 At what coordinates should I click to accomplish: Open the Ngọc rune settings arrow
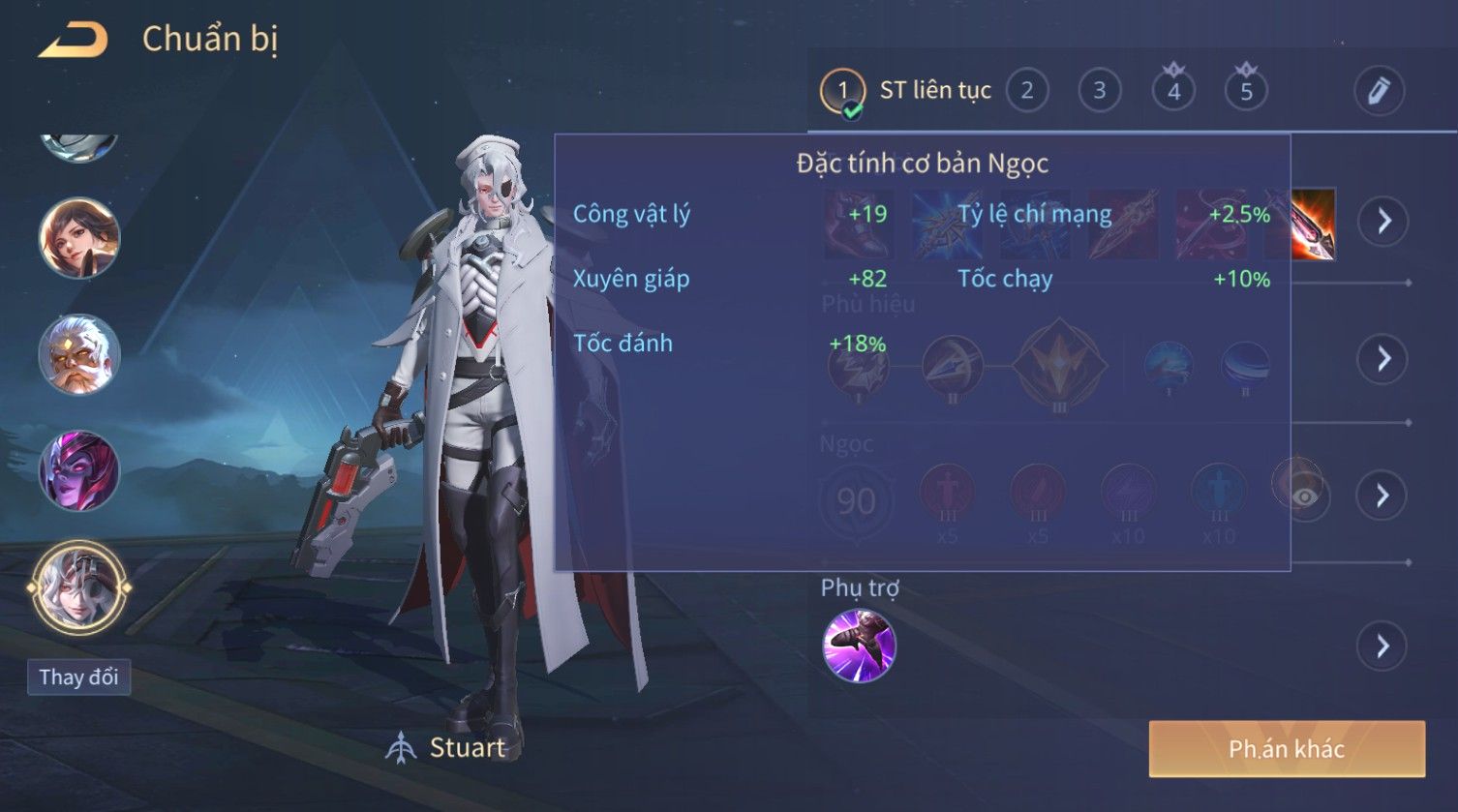click(1382, 496)
